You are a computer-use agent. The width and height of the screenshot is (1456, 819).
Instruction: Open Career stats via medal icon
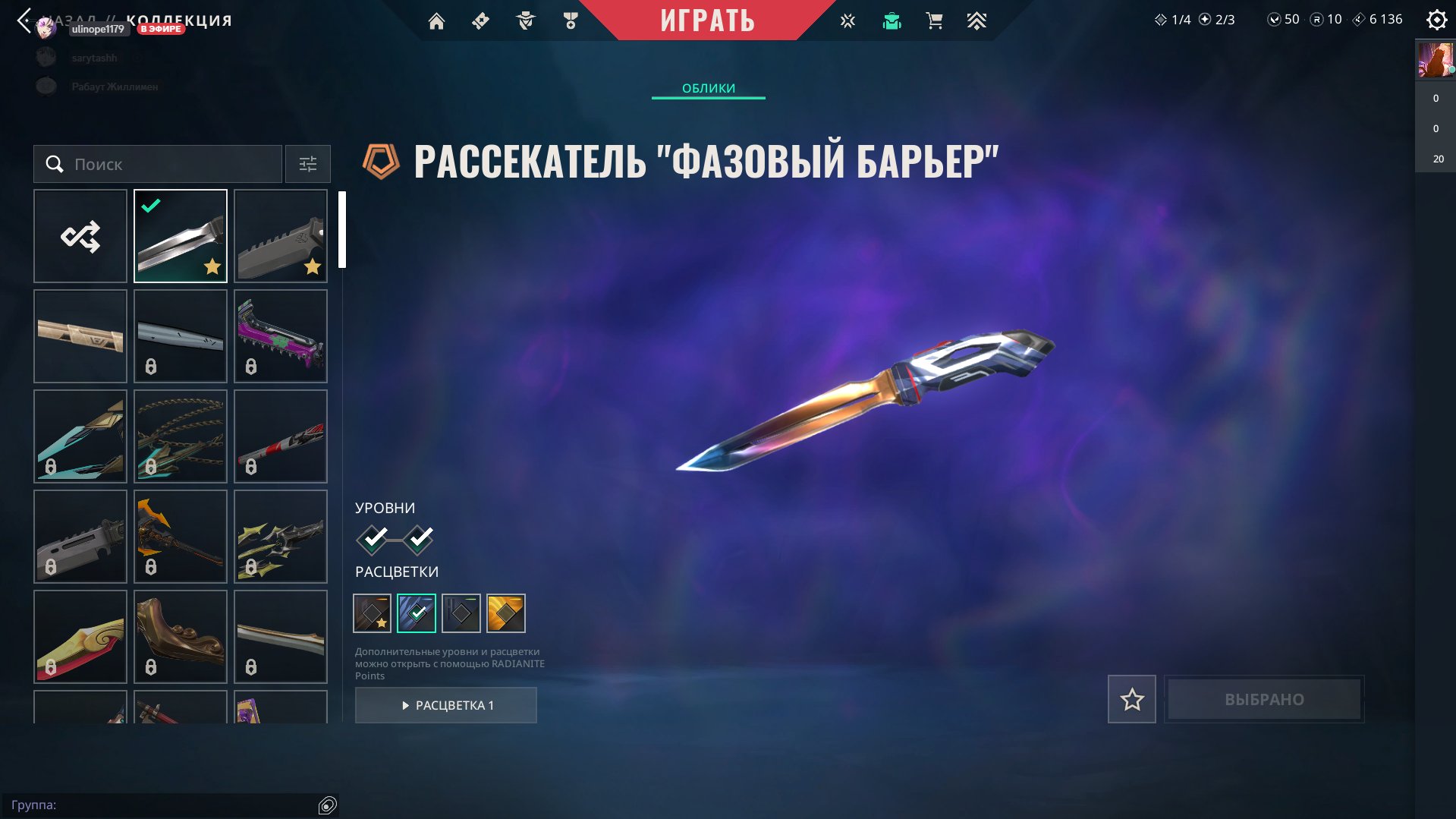point(571,20)
